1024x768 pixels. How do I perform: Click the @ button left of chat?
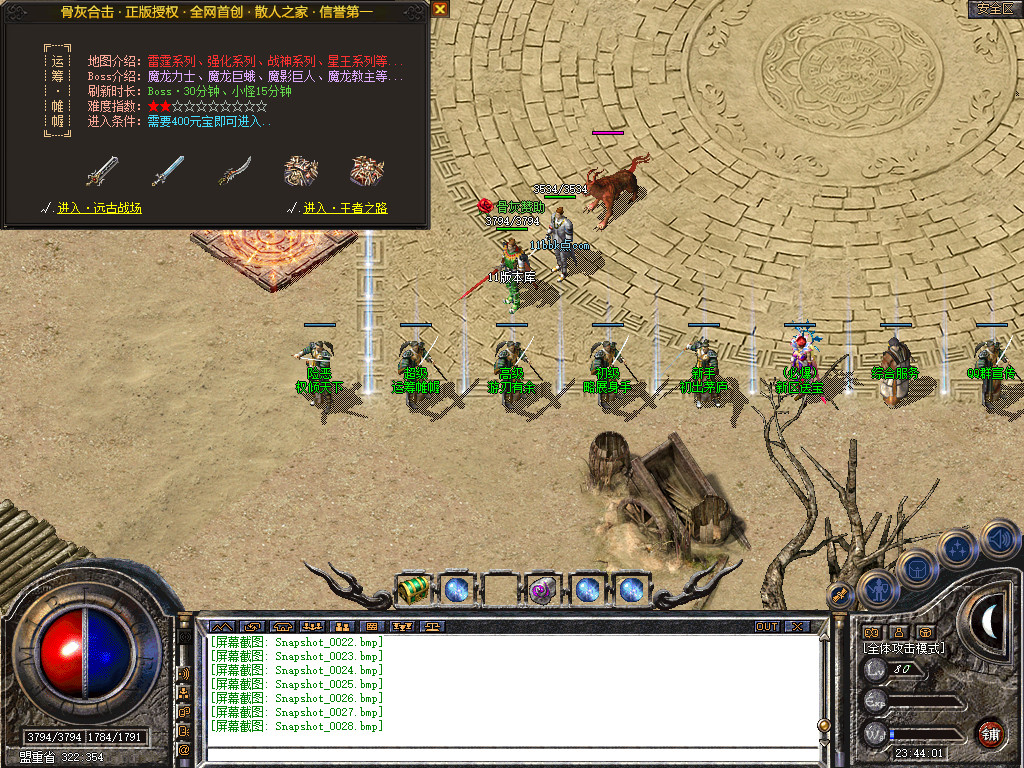click(184, 748)
